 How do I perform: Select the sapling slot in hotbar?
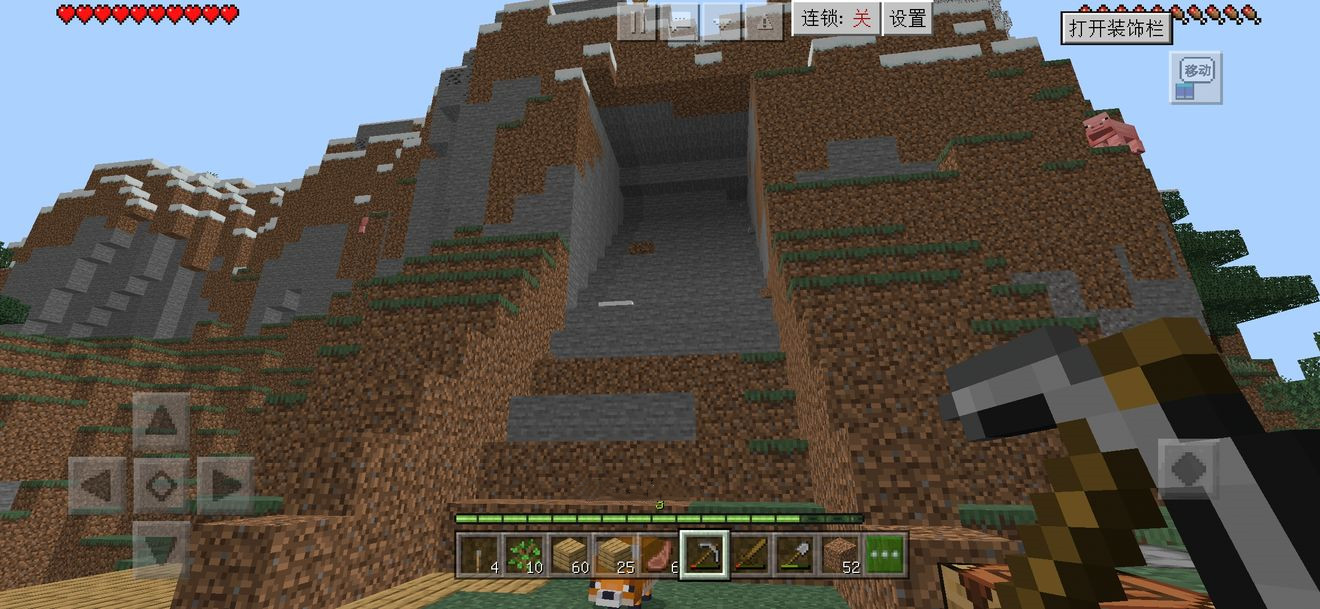coord(523,554)
